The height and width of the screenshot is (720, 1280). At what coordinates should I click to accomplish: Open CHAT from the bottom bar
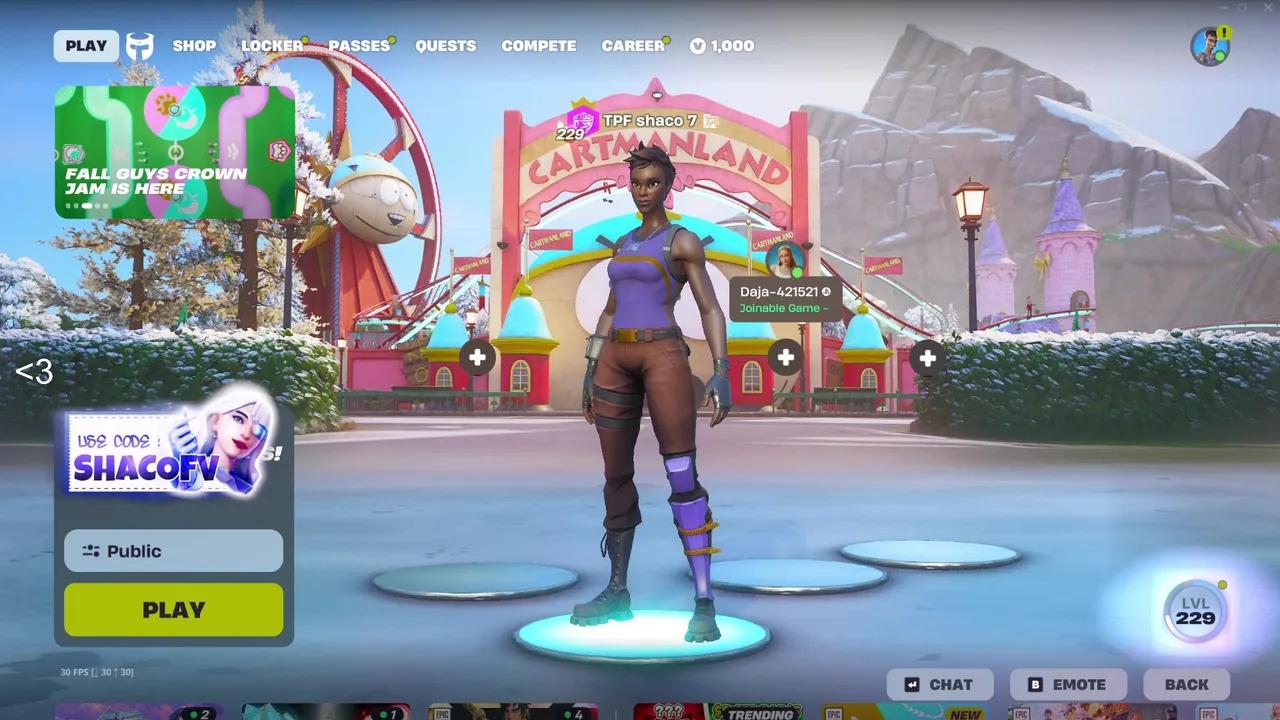click(x=939, y=684)
